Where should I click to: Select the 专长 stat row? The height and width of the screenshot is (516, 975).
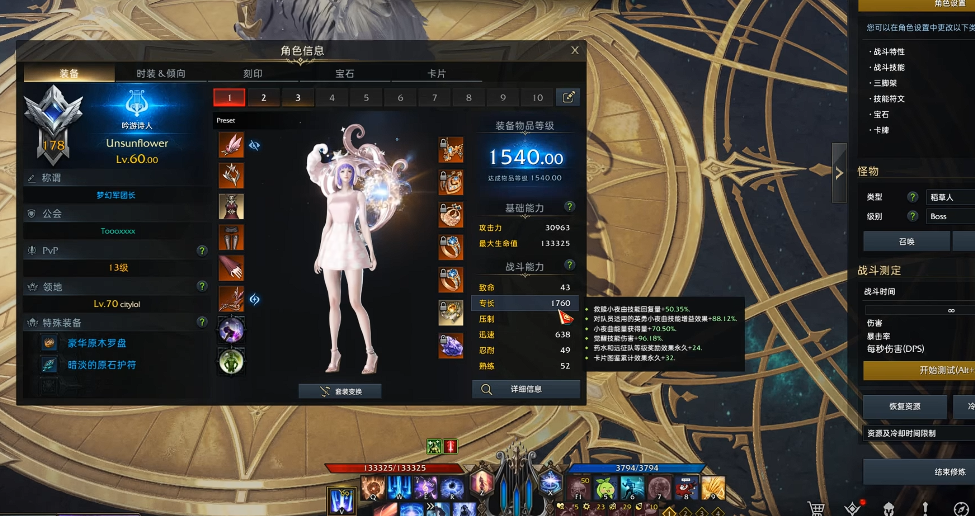pos(524,303)
